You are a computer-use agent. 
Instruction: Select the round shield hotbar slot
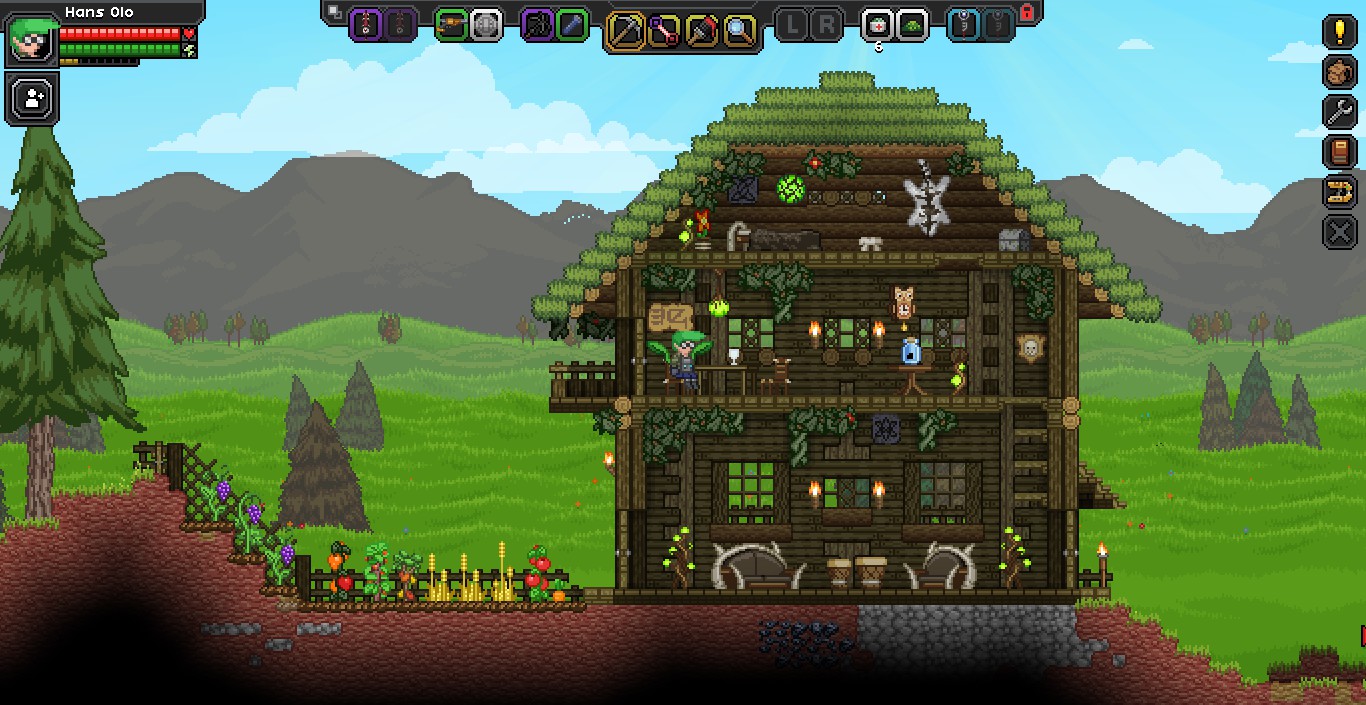pyautogui.click(x=486, y=24)
